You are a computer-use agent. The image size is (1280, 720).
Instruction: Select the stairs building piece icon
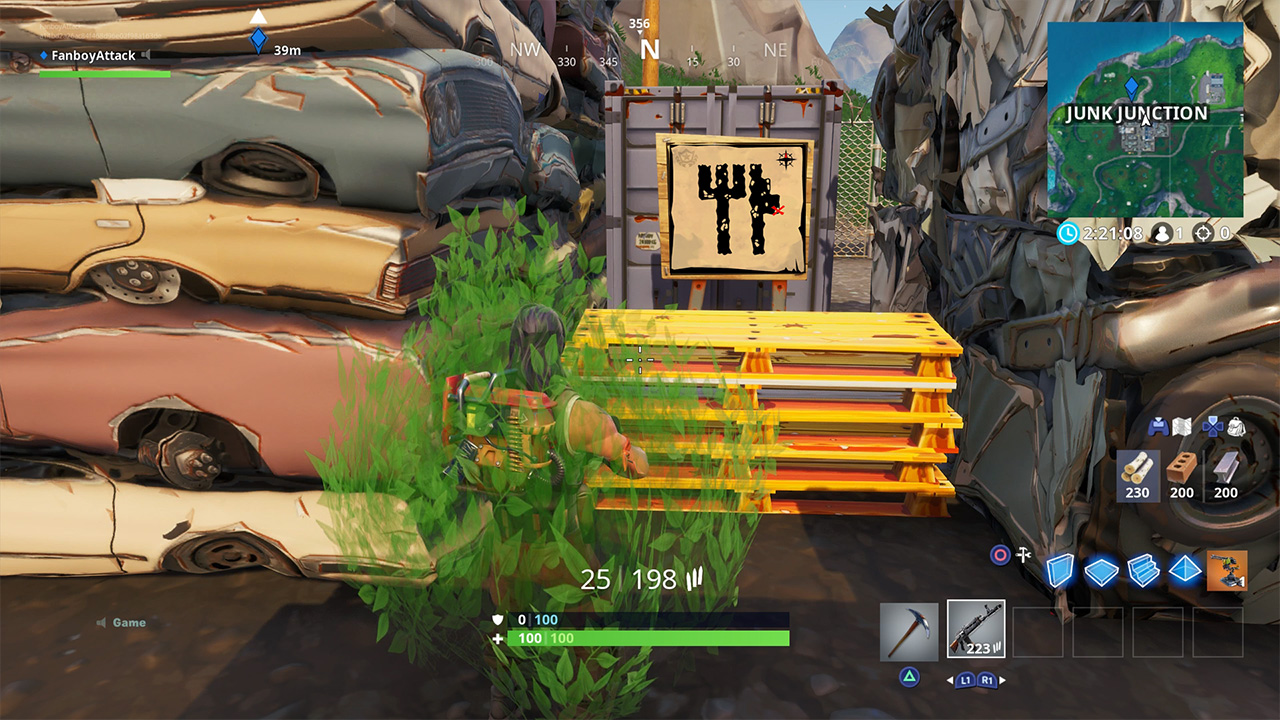1142,568
